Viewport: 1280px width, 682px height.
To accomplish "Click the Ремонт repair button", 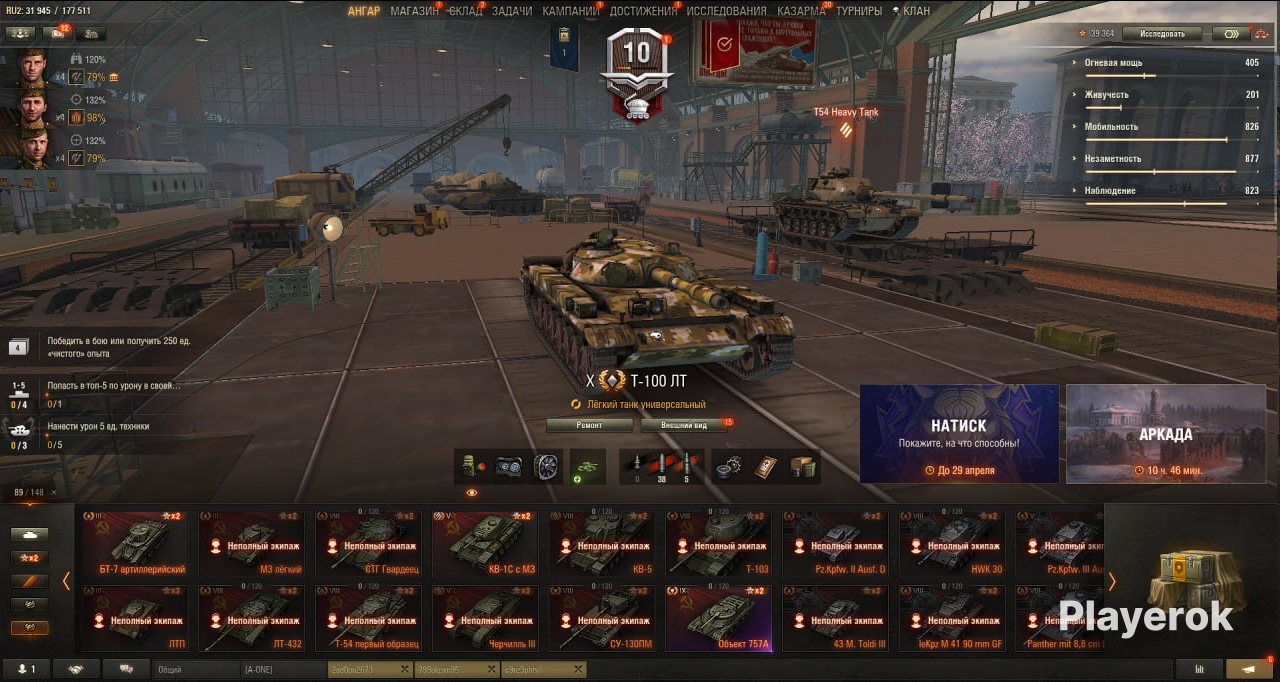I will tap(589, 425).
